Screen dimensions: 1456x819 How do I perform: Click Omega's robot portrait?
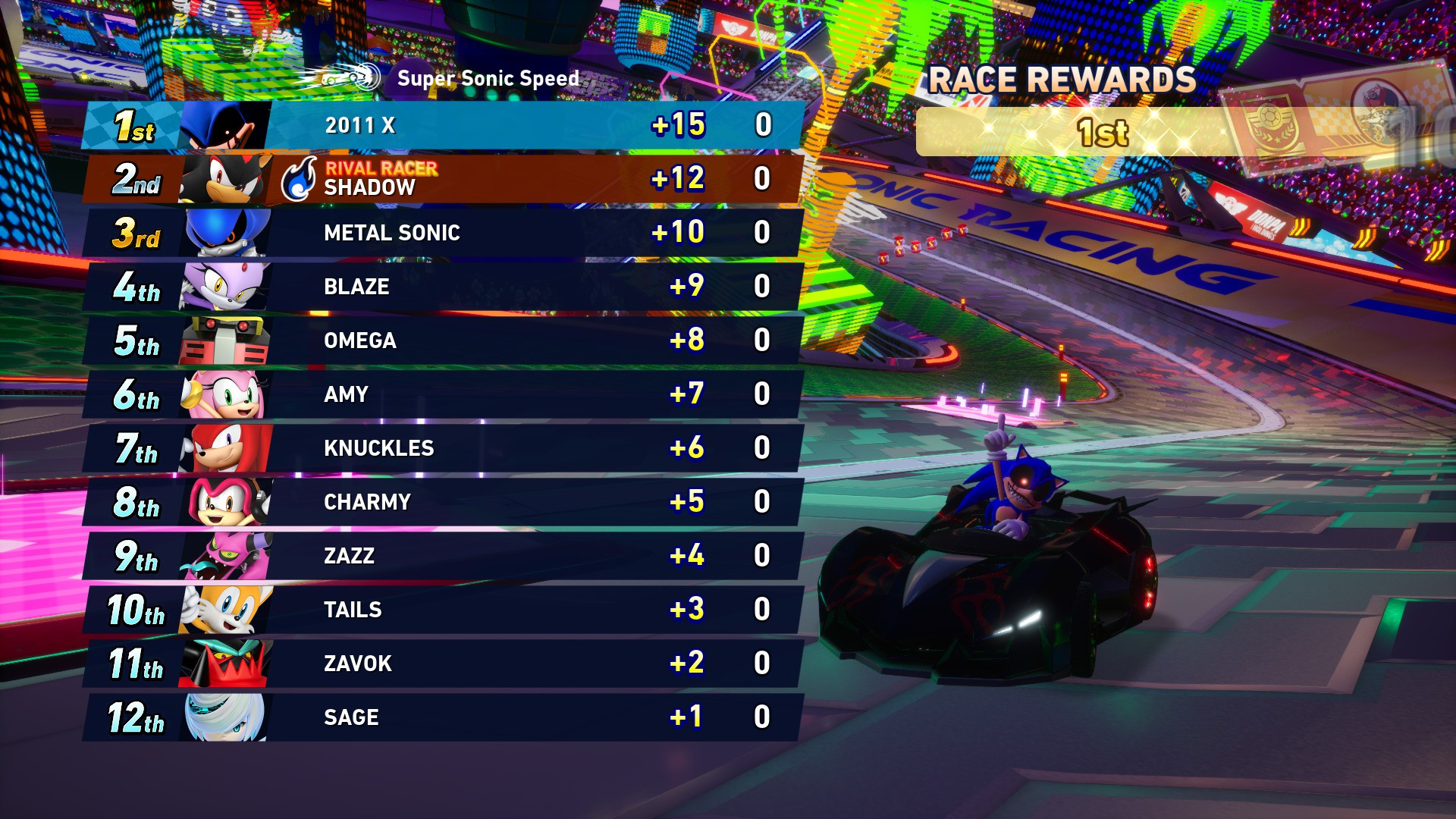tap(224, 340)
